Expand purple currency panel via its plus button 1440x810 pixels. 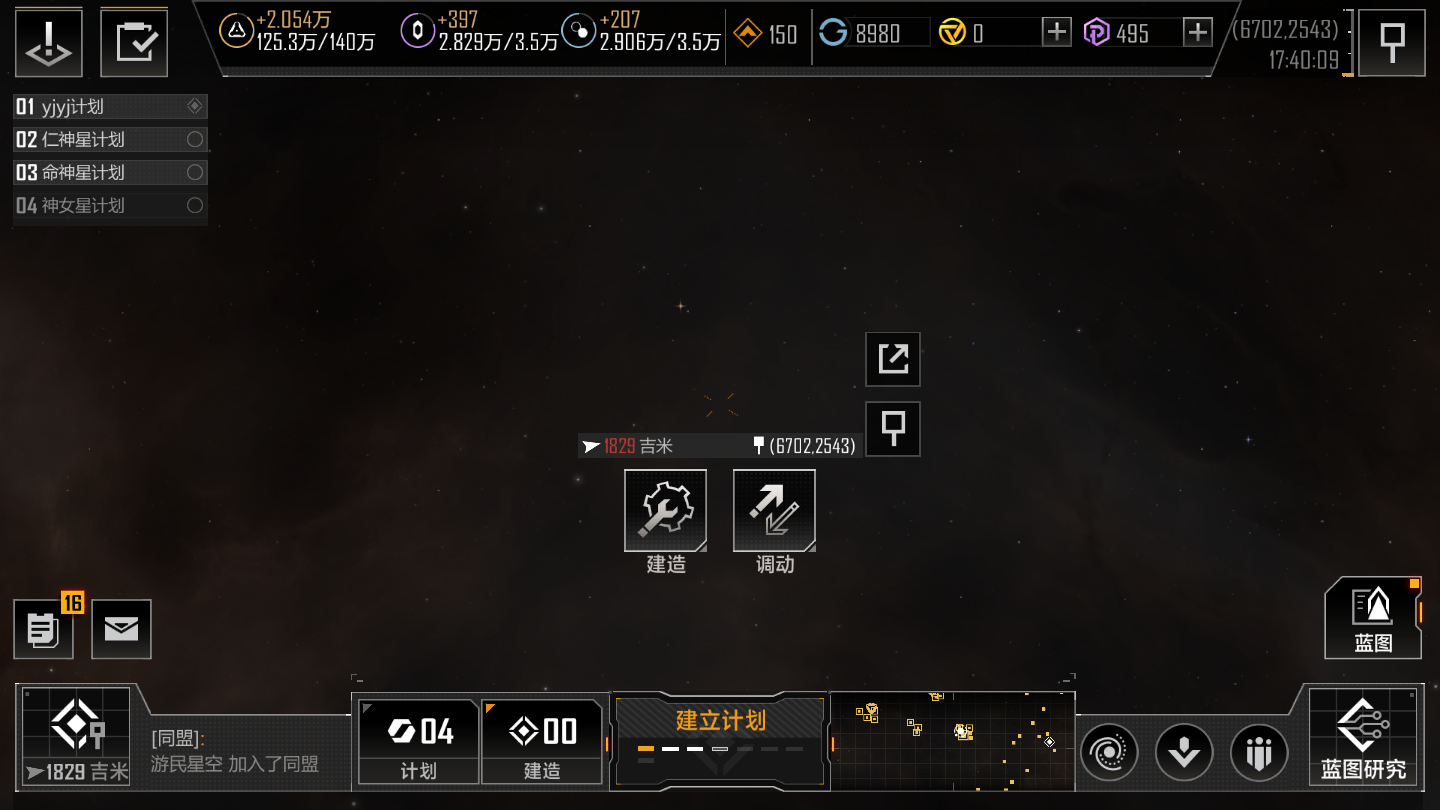click(1197, 32)
